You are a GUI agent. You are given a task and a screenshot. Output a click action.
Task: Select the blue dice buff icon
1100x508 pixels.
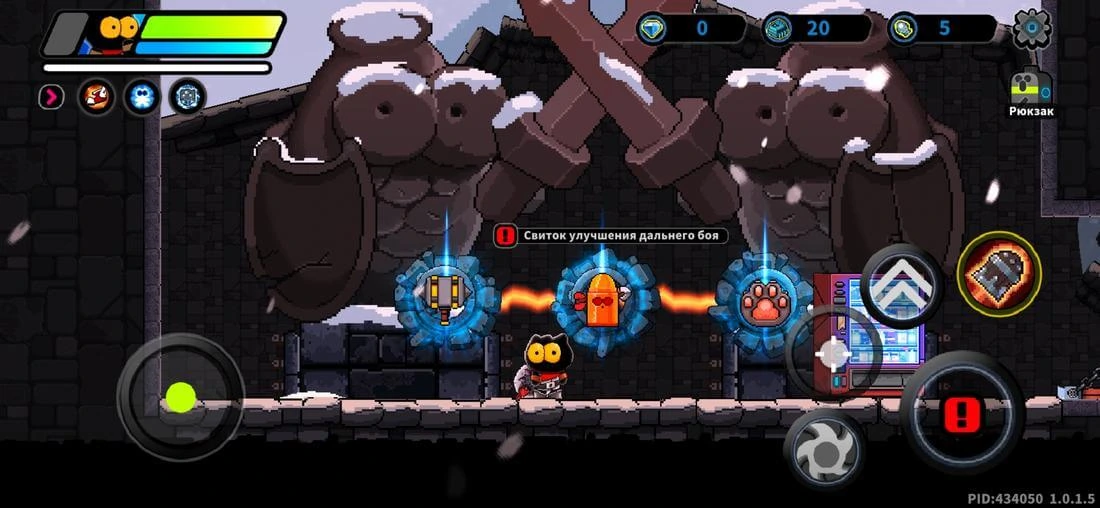coord(187,97)
